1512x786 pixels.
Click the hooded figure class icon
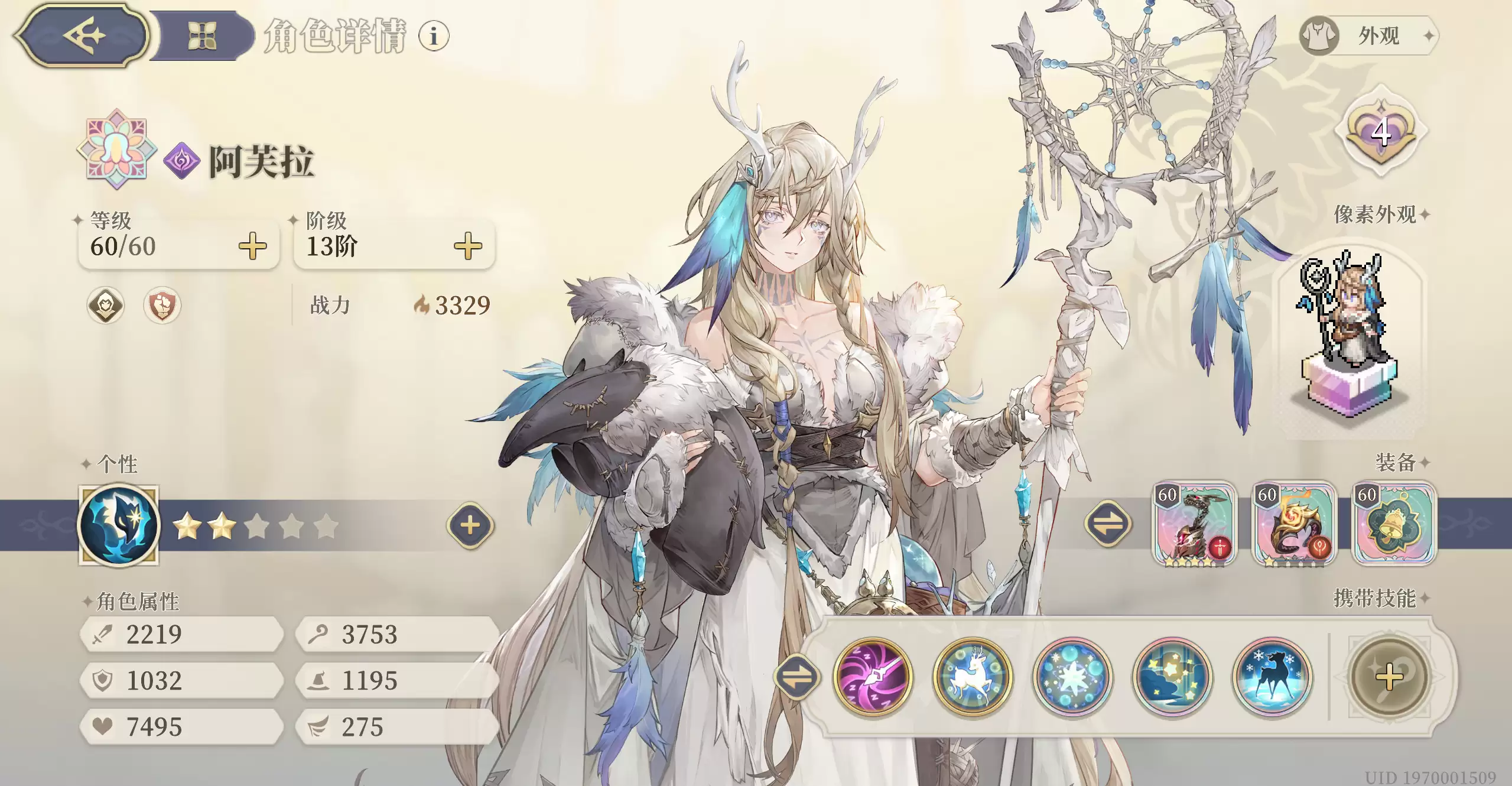106,306
